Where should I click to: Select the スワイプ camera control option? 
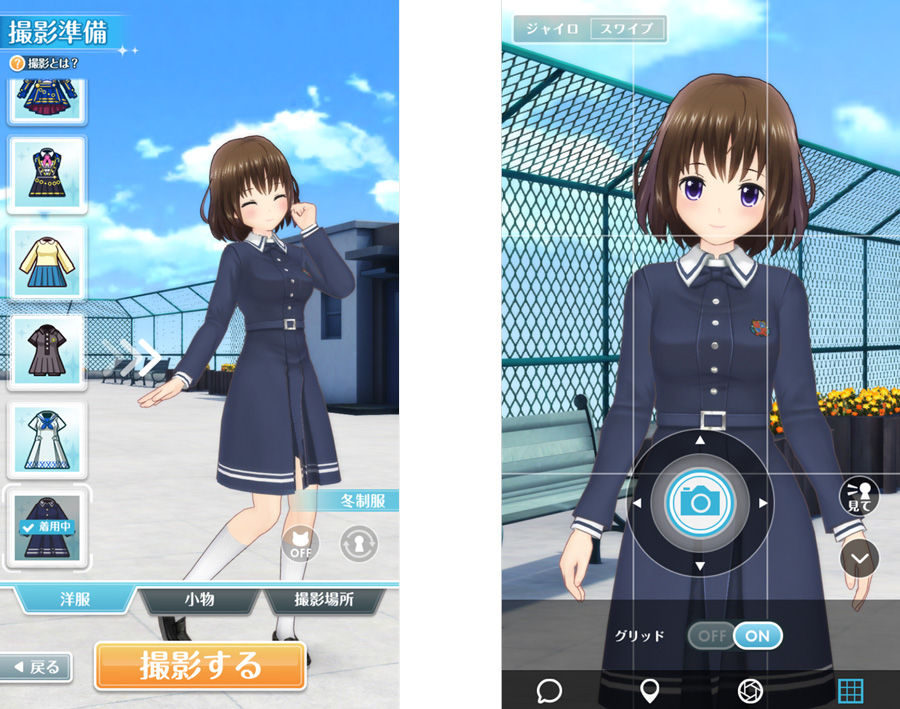(626, 29)
